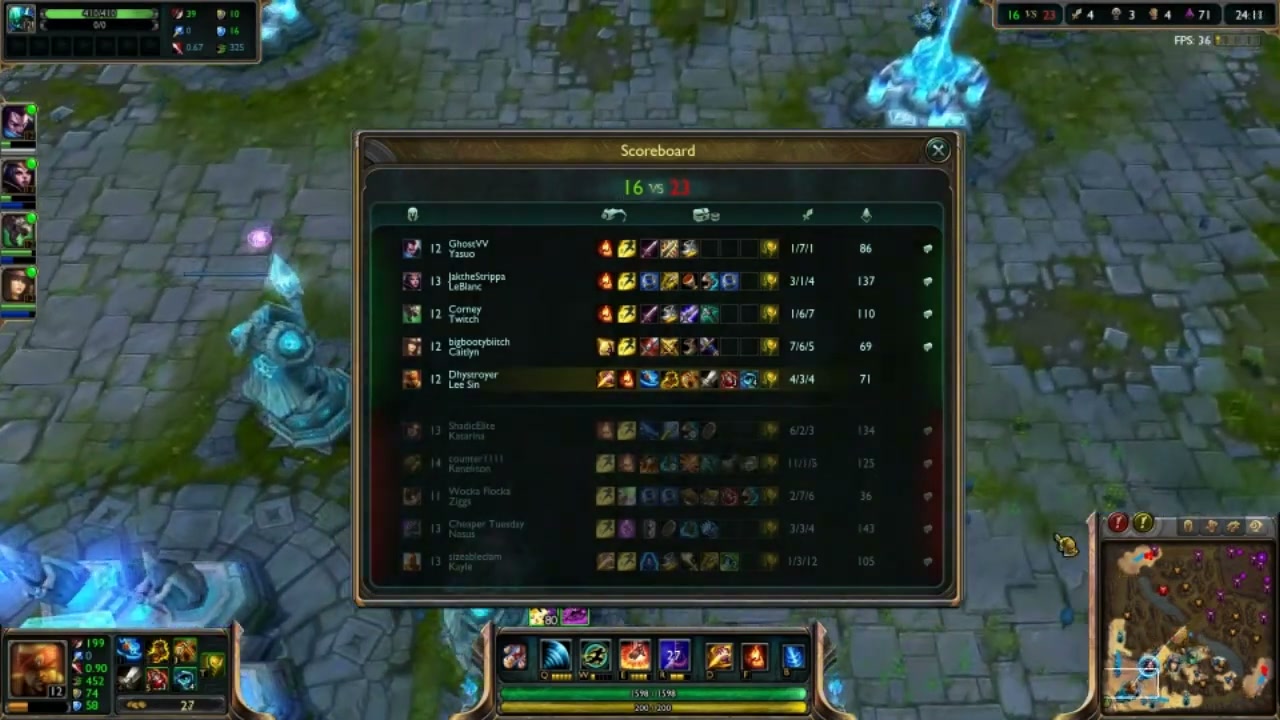Toggle the yellow alert ping button above the minimap
Viewport: 1280px width, 720px height.
tap(1143, 523)
